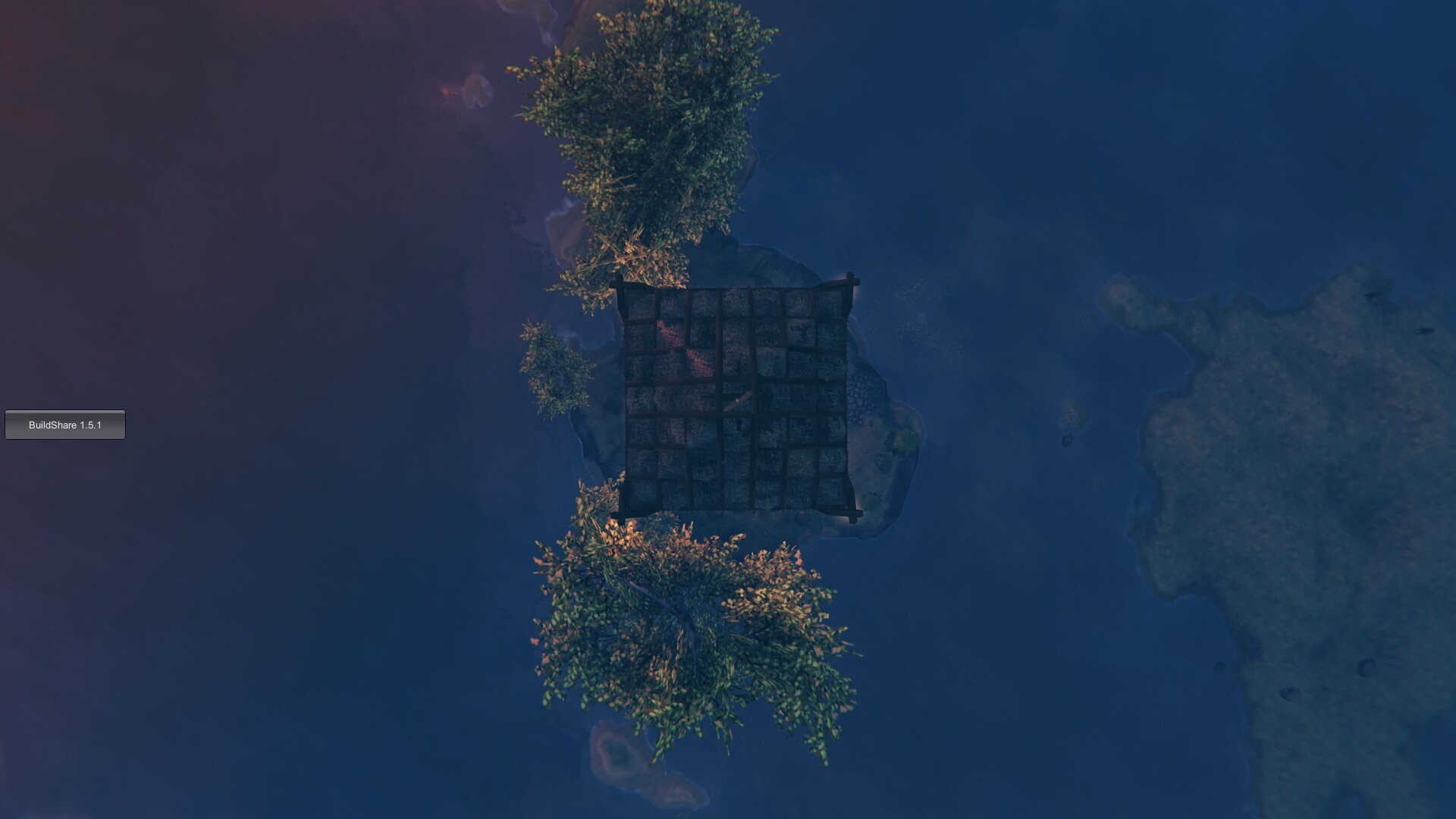Open the BuildShare 1.5.1 mod panel

pos(64,425)
